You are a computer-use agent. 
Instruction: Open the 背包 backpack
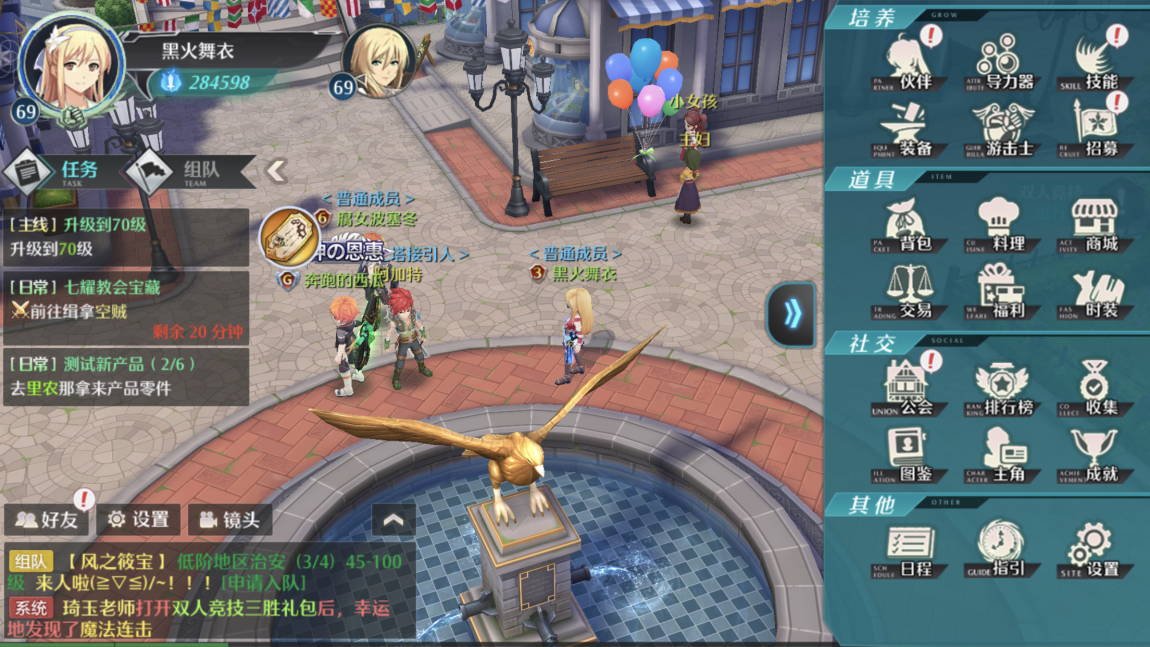click(x=909, y=225)
